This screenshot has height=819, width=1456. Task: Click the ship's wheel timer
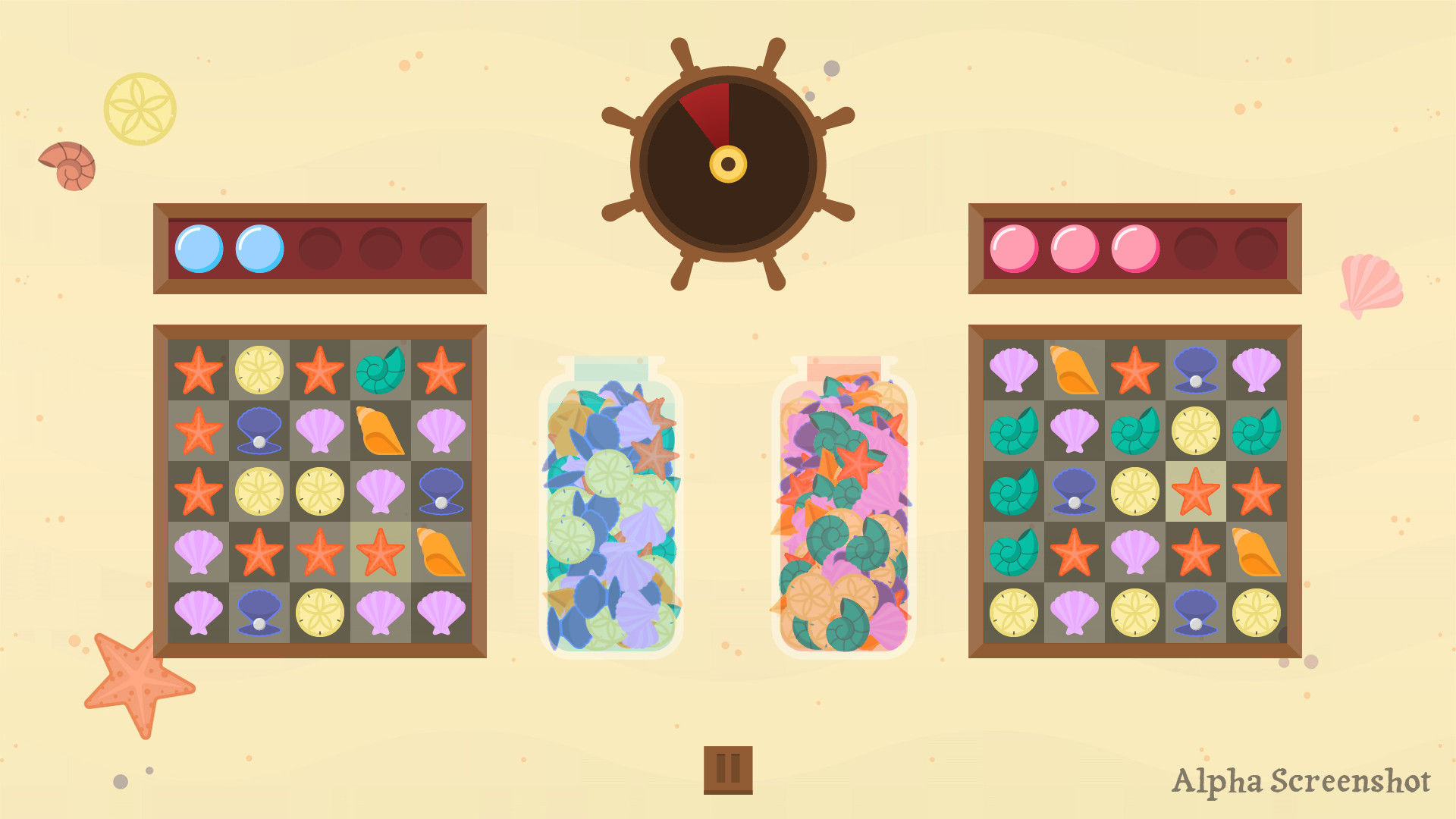728,163
